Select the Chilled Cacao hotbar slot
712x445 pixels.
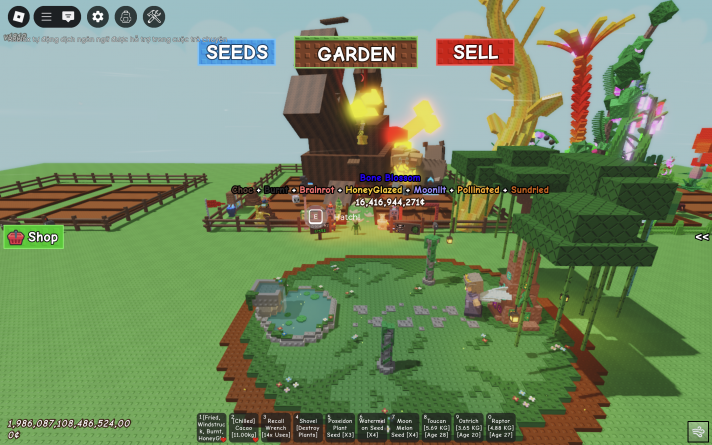click(244, 428)
